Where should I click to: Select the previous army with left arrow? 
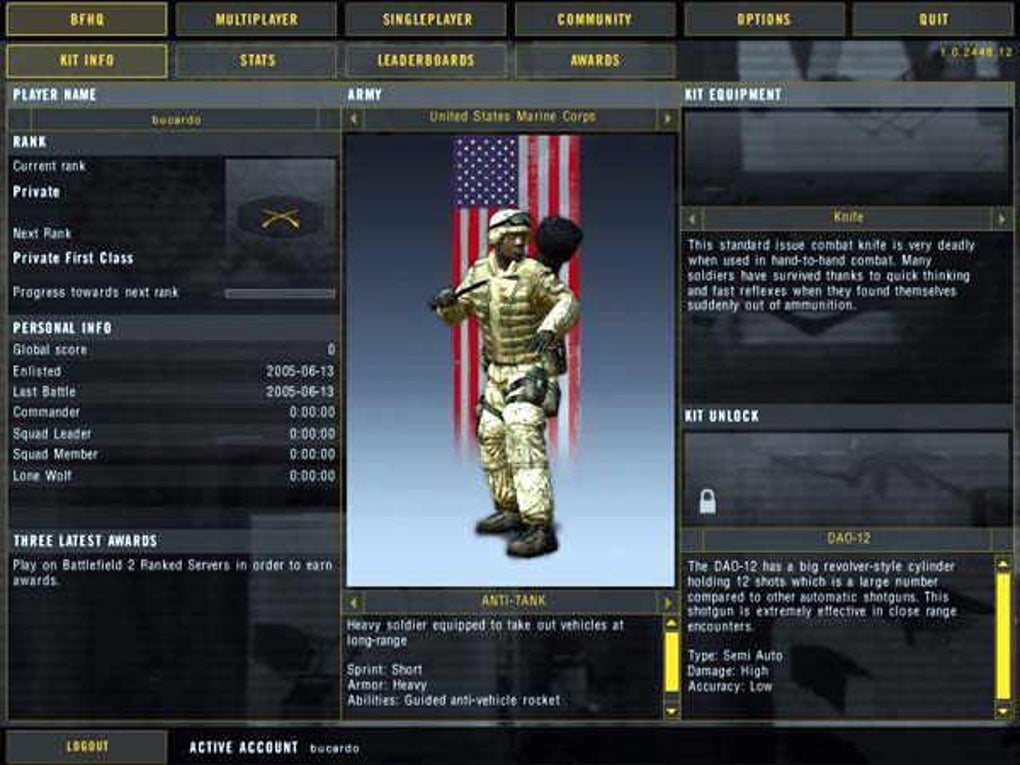(x=353, y=118)
